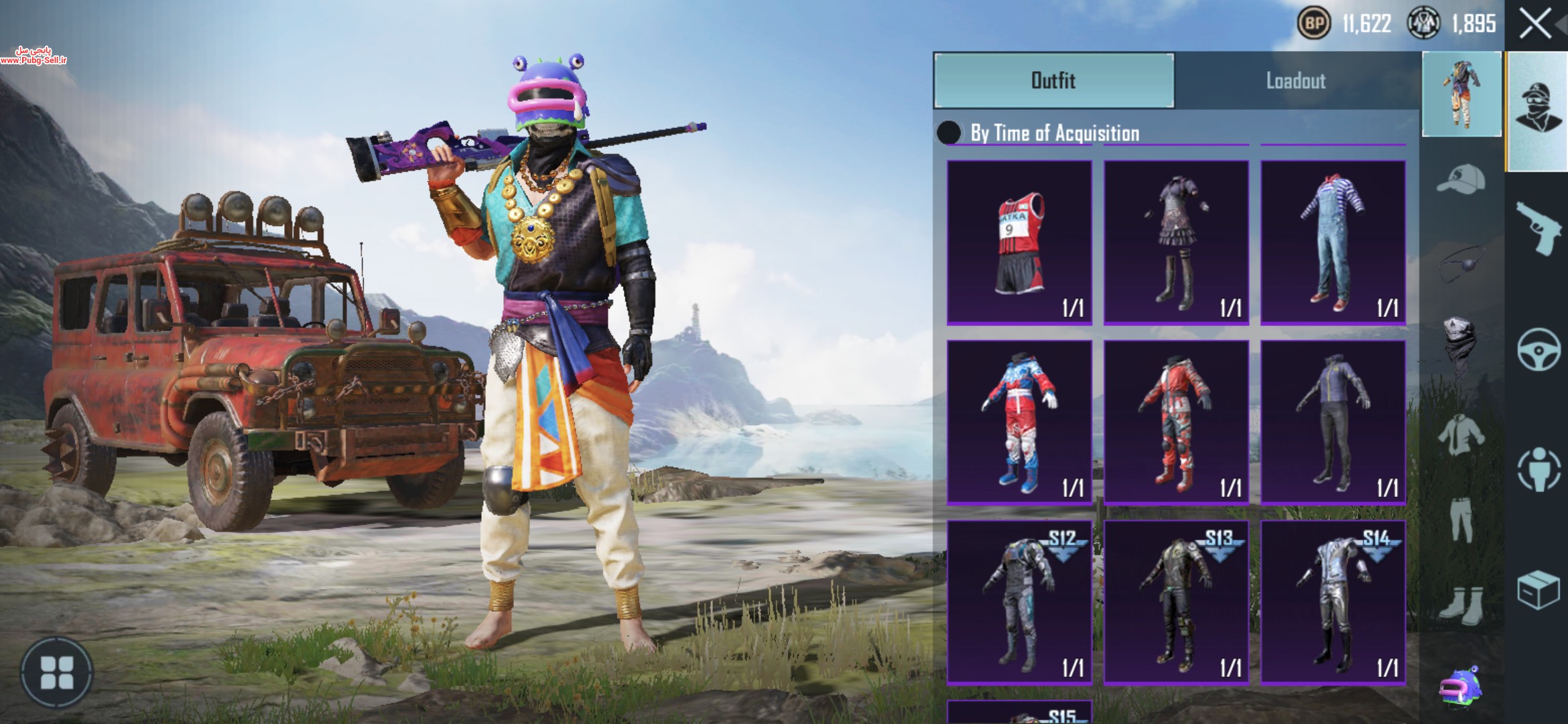Open the Loadout tab
The width and height of the screenshot is (1568, 724).
1295,80
